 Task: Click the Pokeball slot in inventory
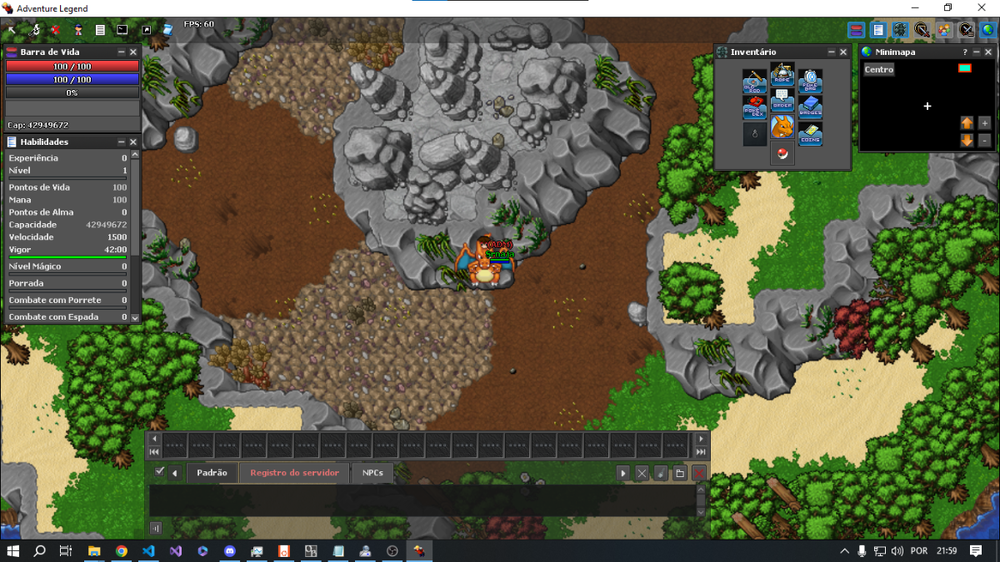point(782,154)
